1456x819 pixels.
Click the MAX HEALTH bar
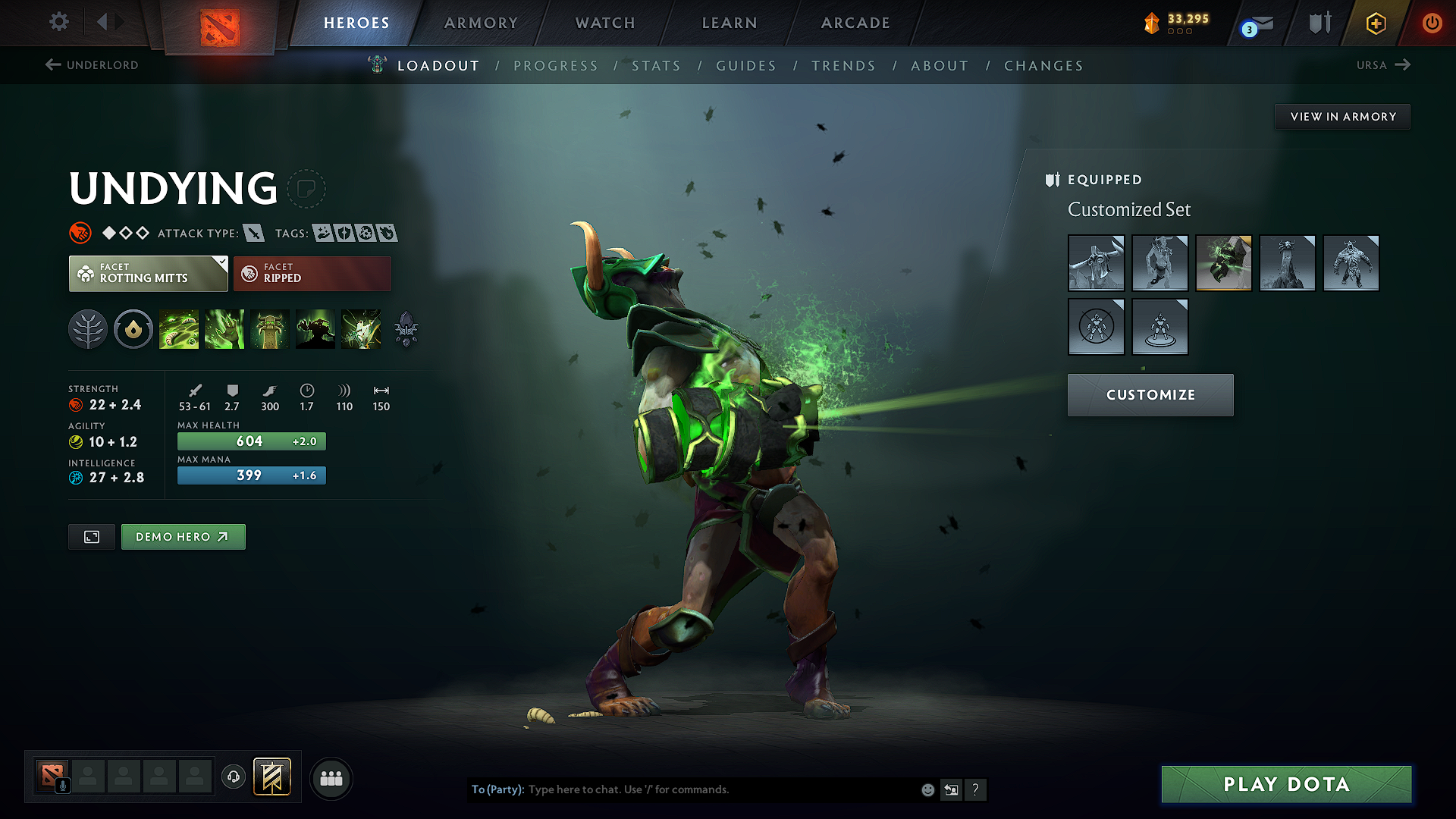click(251, 441)
